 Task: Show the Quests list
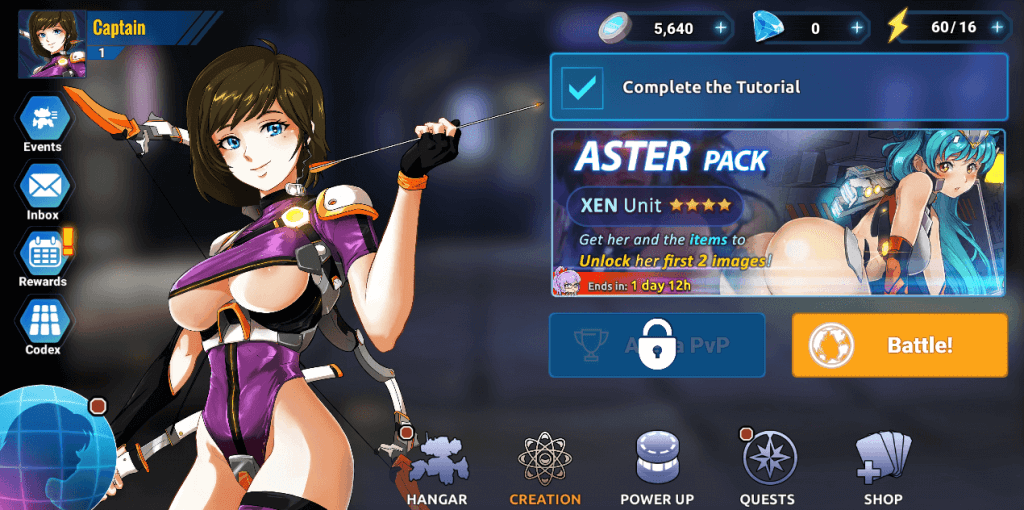tap(768, 470)
